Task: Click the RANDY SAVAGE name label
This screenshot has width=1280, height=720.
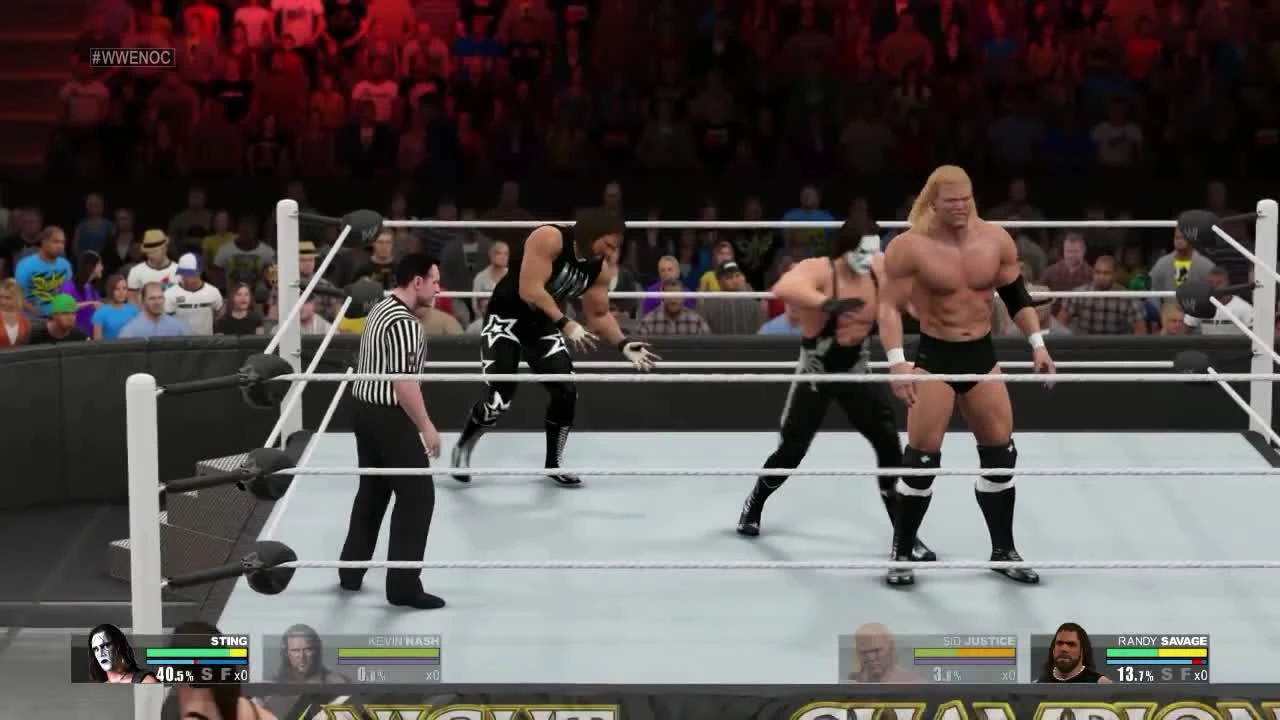Action: point(1161,641)
